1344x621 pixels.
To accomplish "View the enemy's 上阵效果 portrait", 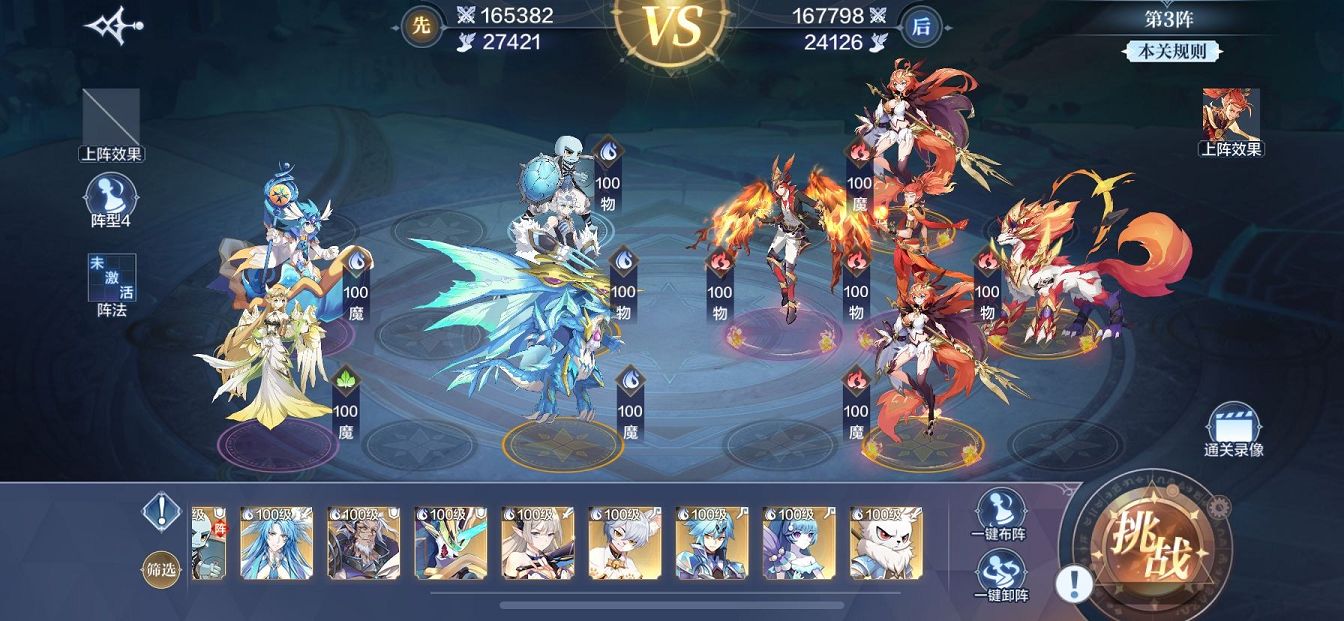I will click(1231, 120).
